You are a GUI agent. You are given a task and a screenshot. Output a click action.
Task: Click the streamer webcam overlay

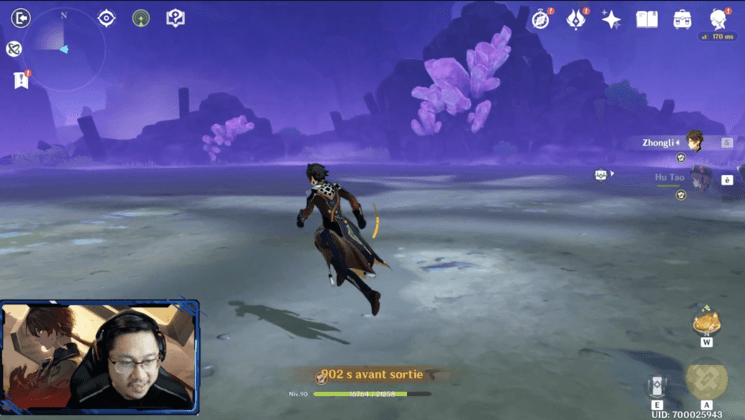point(100,356)
